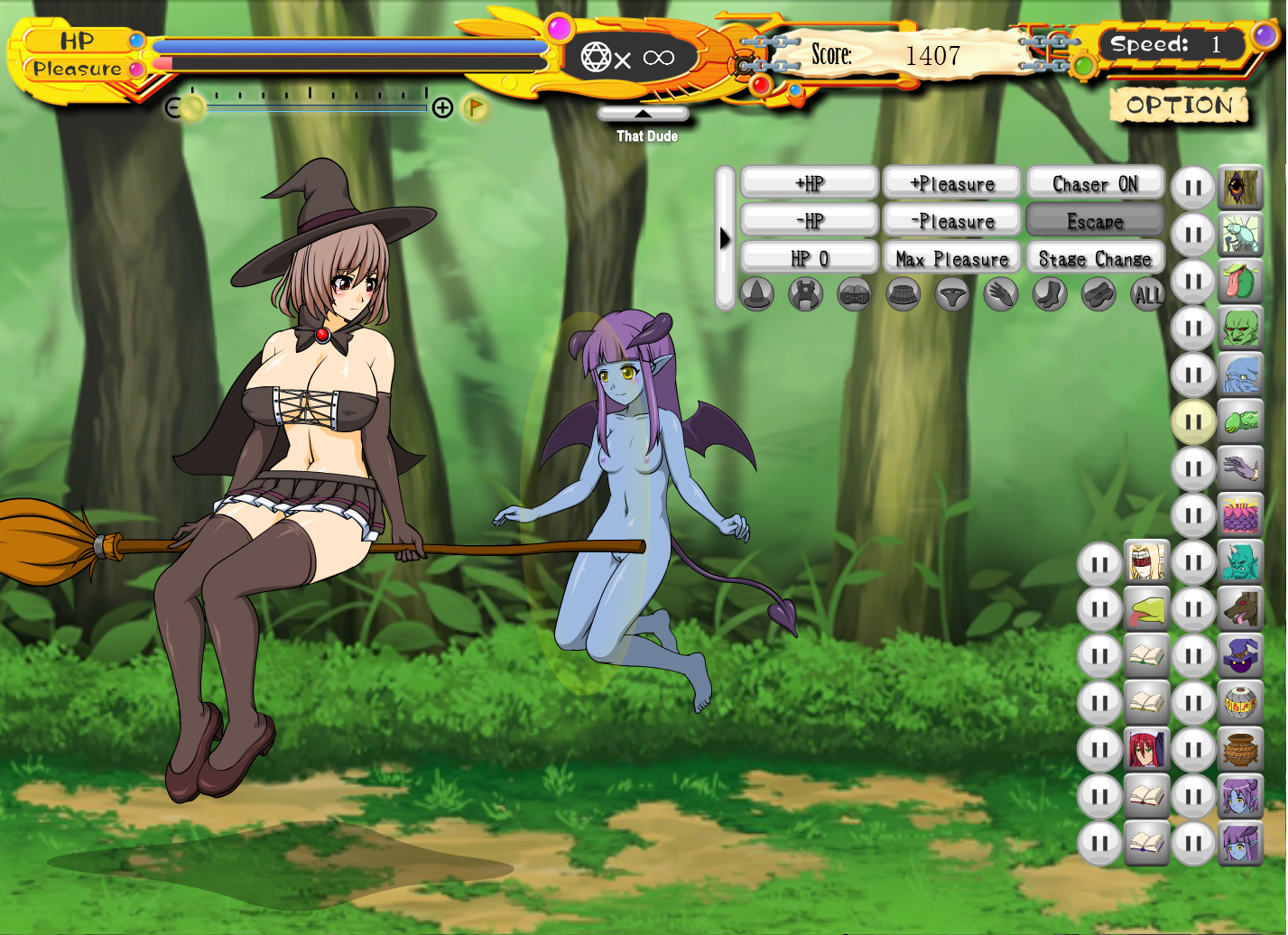This screenshot has width=1288, height=935.
Task: Click the +Pleasure button
Action: click(952, 183)
